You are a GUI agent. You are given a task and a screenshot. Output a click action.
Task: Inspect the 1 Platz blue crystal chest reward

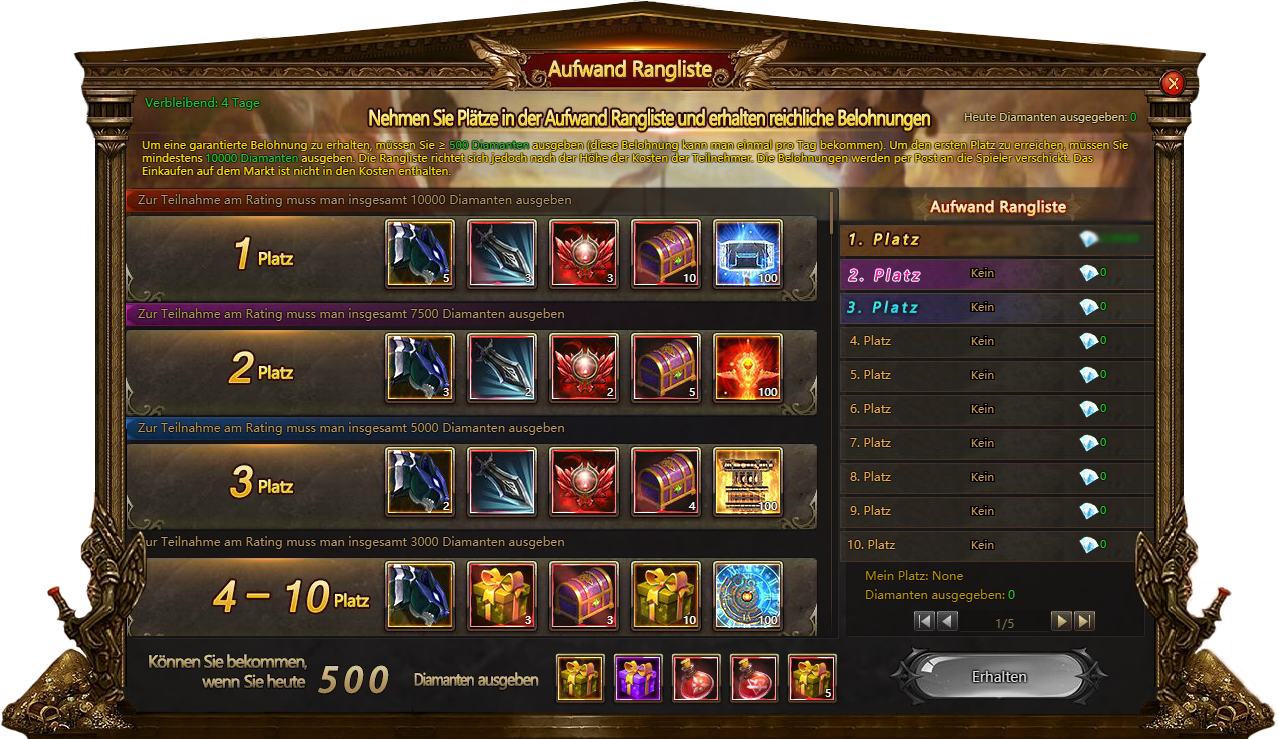tap(748, 254)
